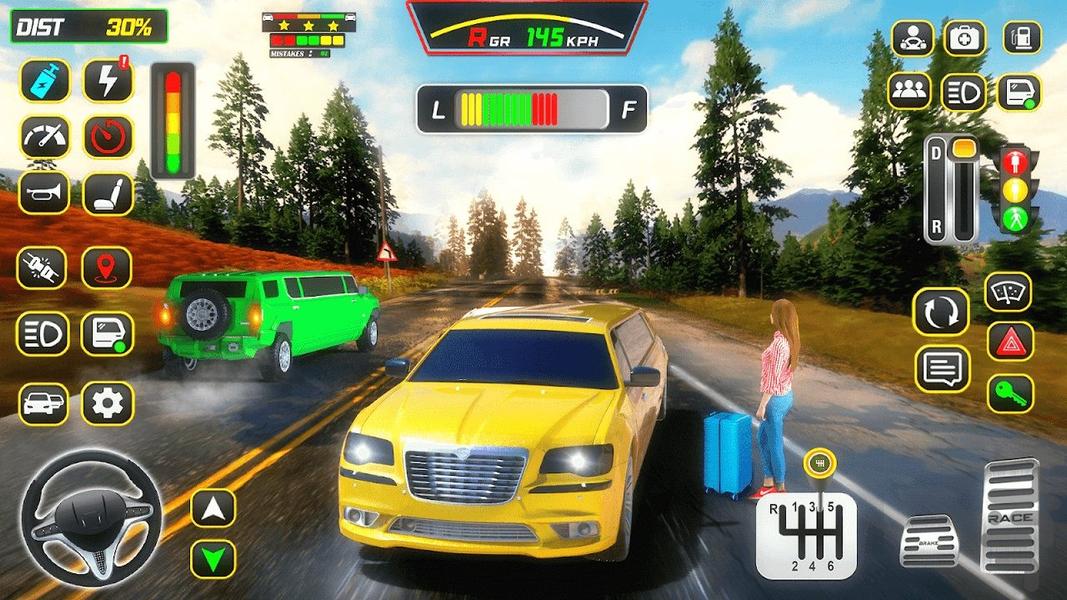Image resolution: width=1067 pixels, height=600 pixels.
Task: Fasten the seatbelt button
Action: tap(44, 268)
